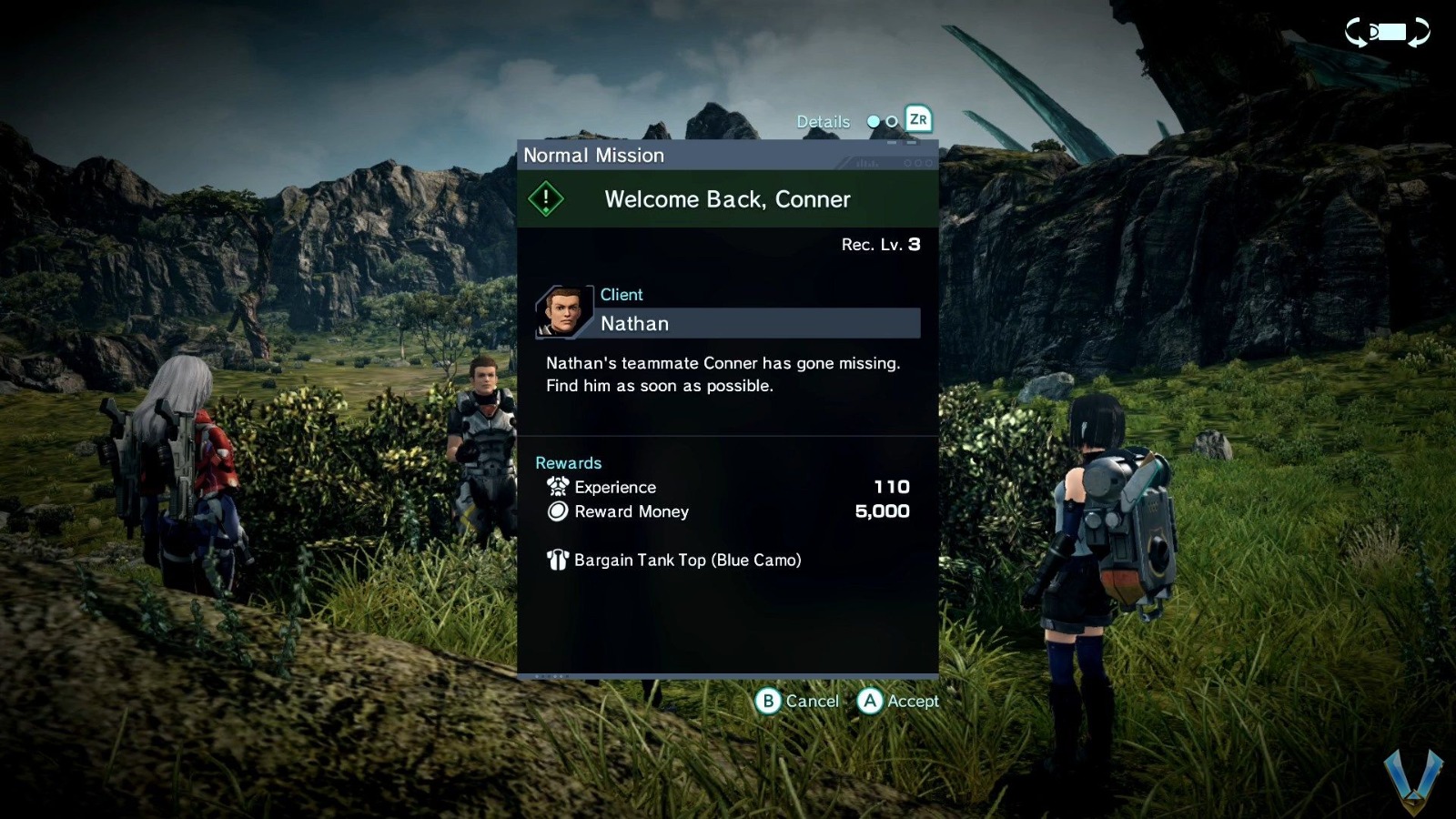
Task: Select the green mission exclamation icon
Action: (x=545, y=198)
